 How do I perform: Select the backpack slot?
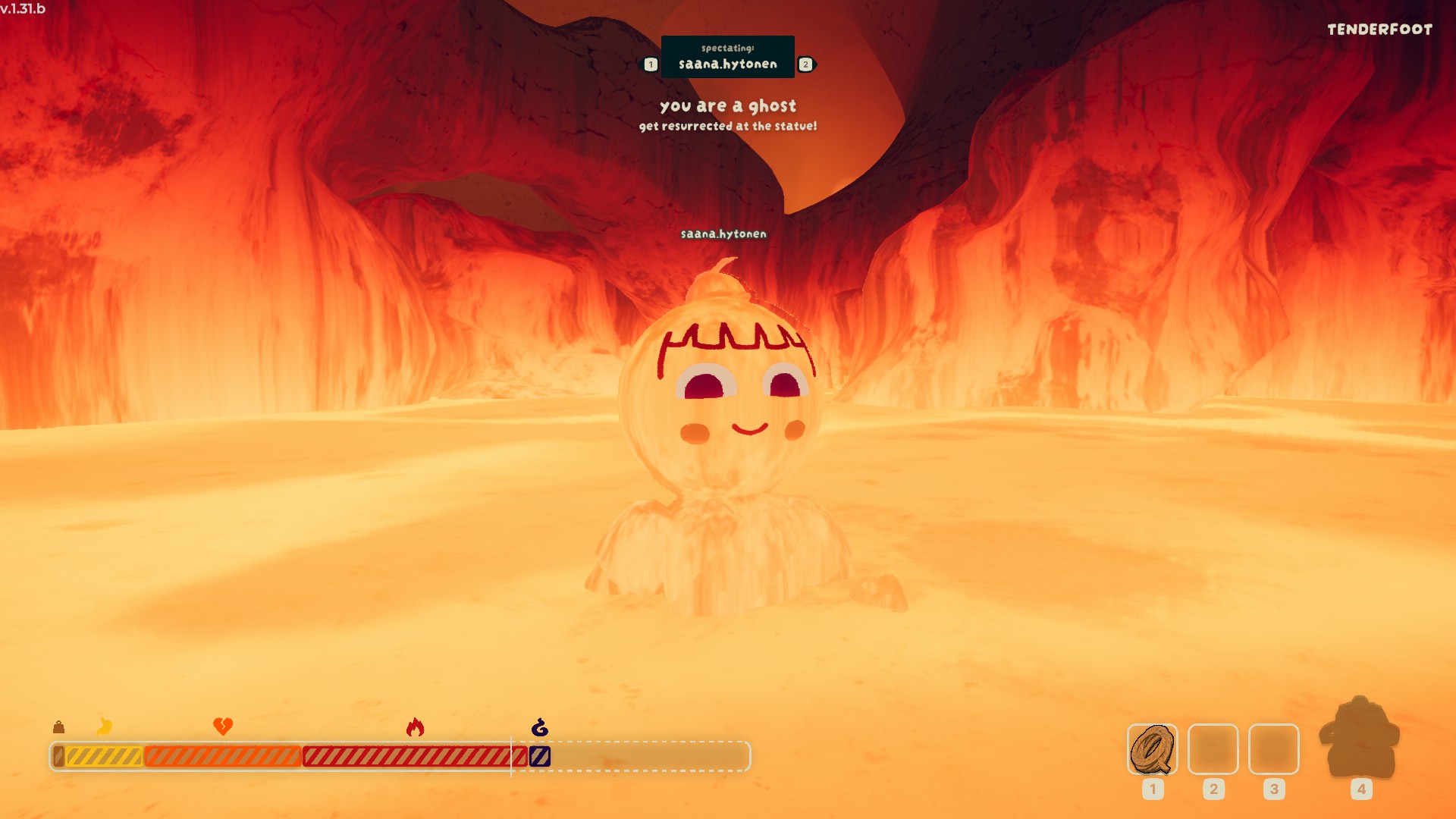point(1360,739)
